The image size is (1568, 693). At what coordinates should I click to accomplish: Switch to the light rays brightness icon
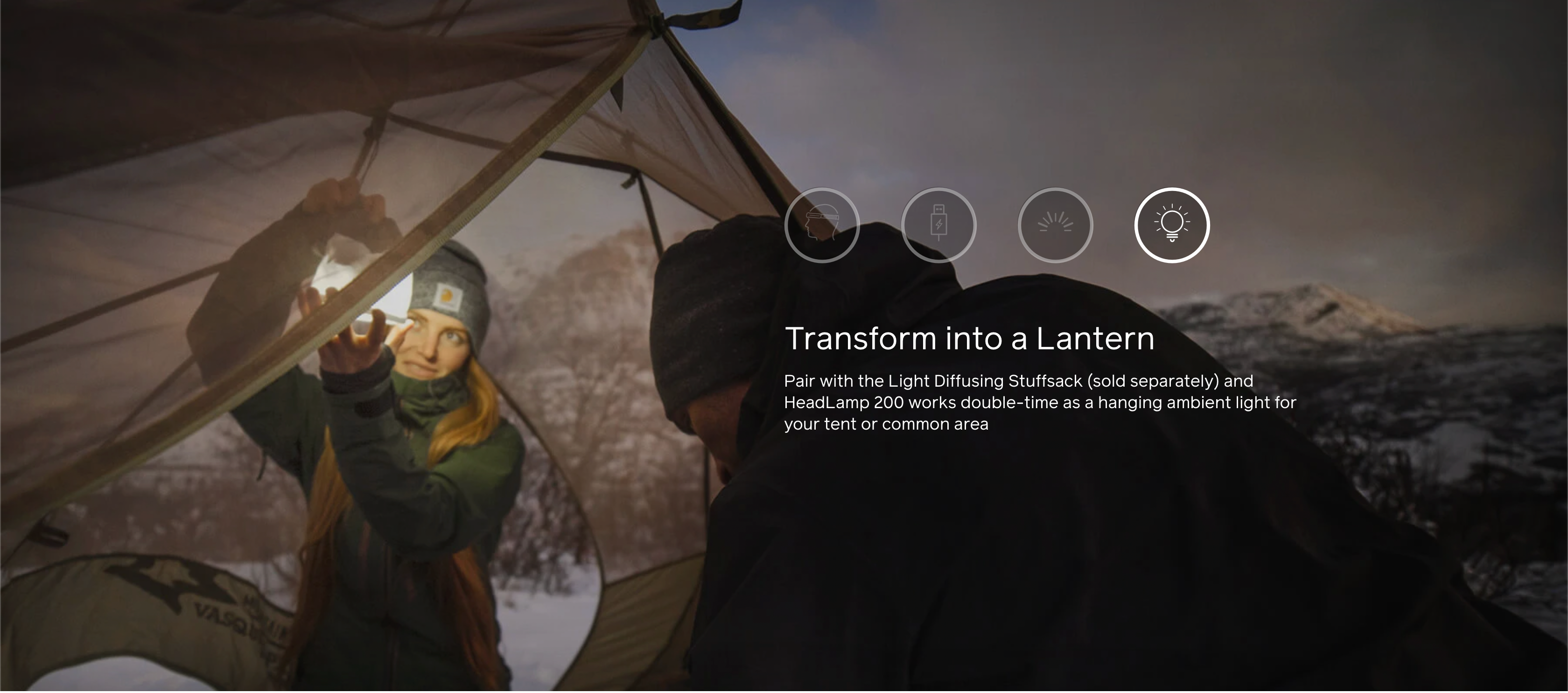click(x=1055, y=225)
